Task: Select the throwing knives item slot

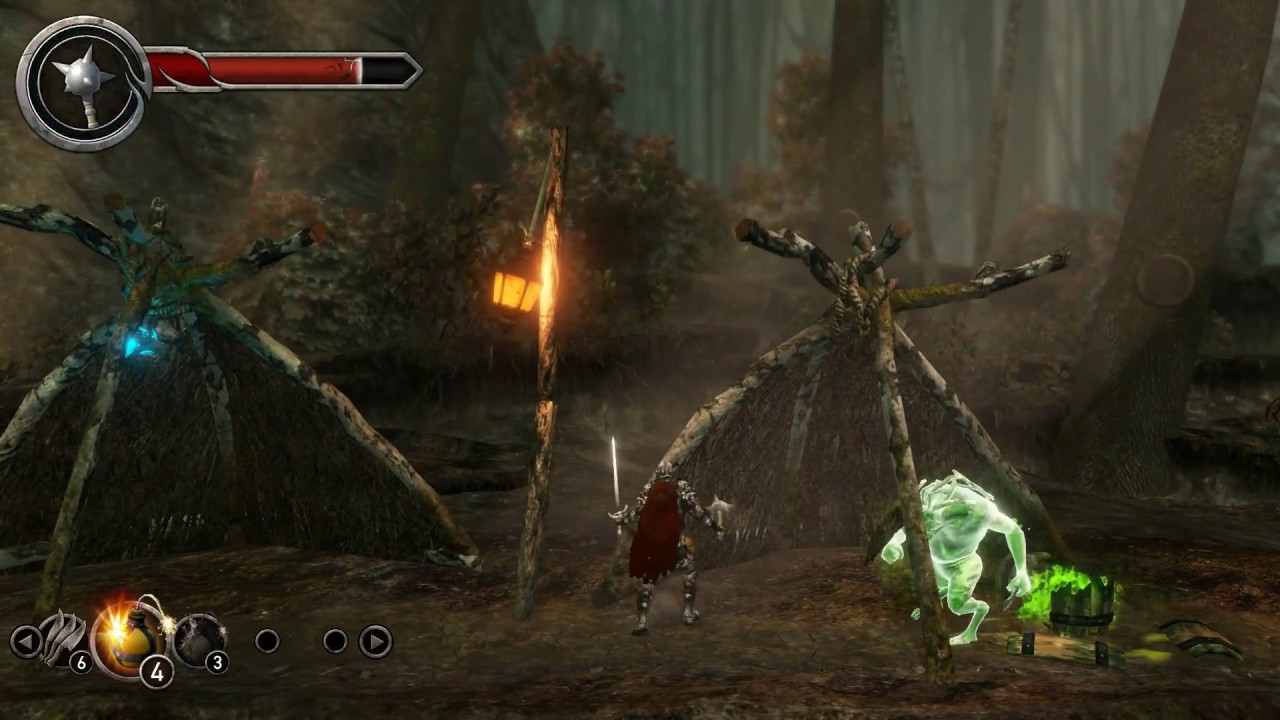Action: click(62, 640)
